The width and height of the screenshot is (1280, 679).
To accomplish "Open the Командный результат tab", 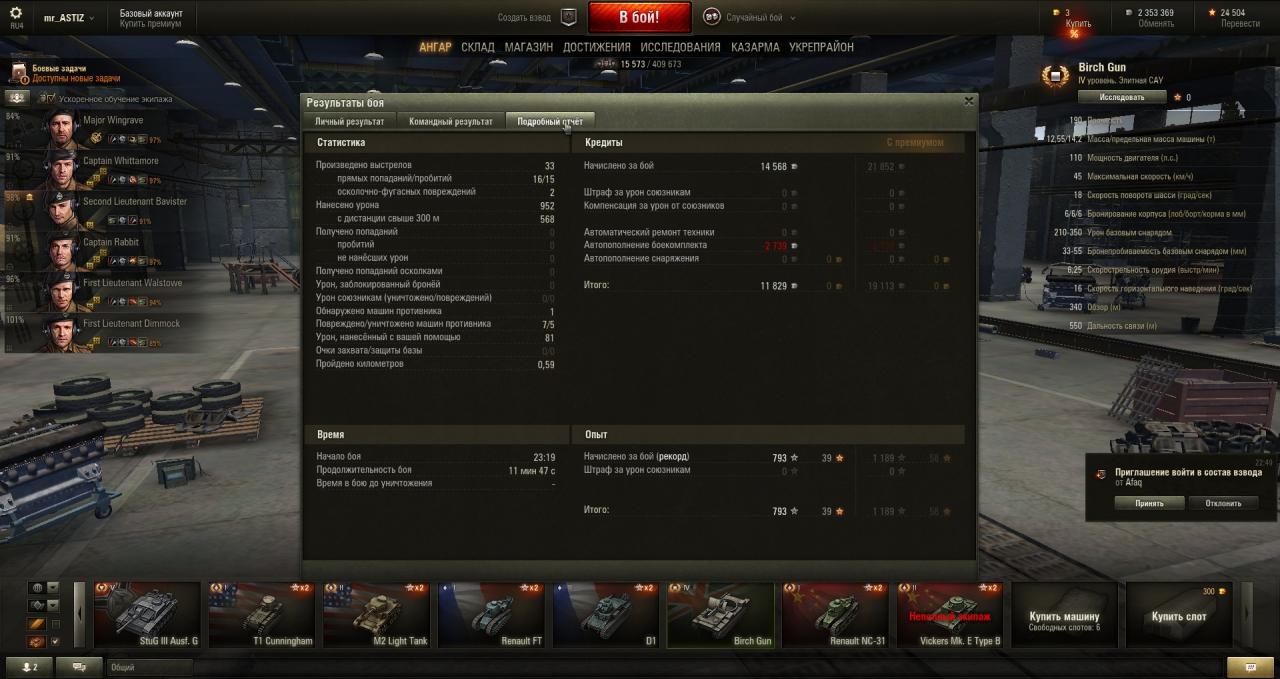I will pos(450,121).
